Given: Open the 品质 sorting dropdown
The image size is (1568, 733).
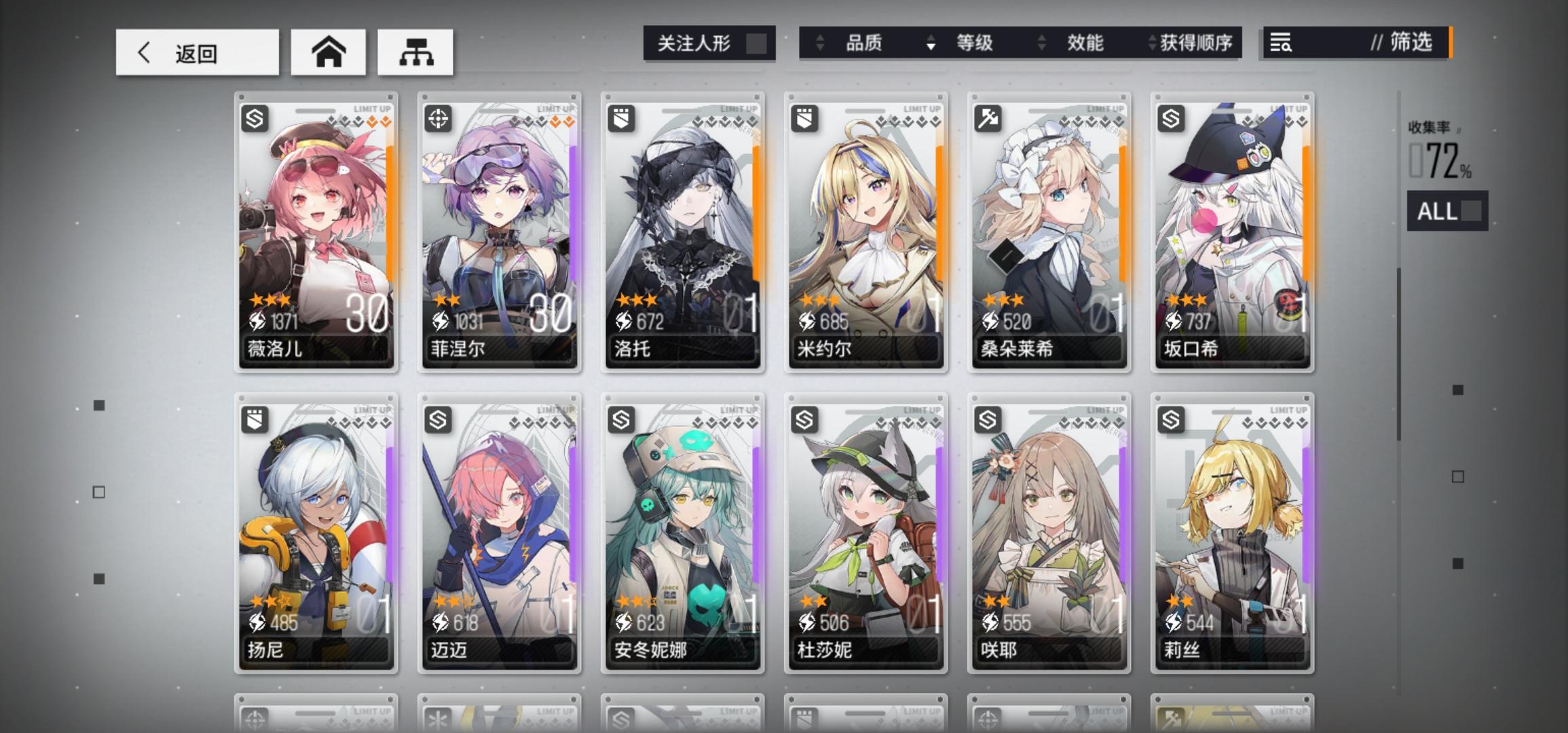Looking at the screenshot, I should pos(863,43).
